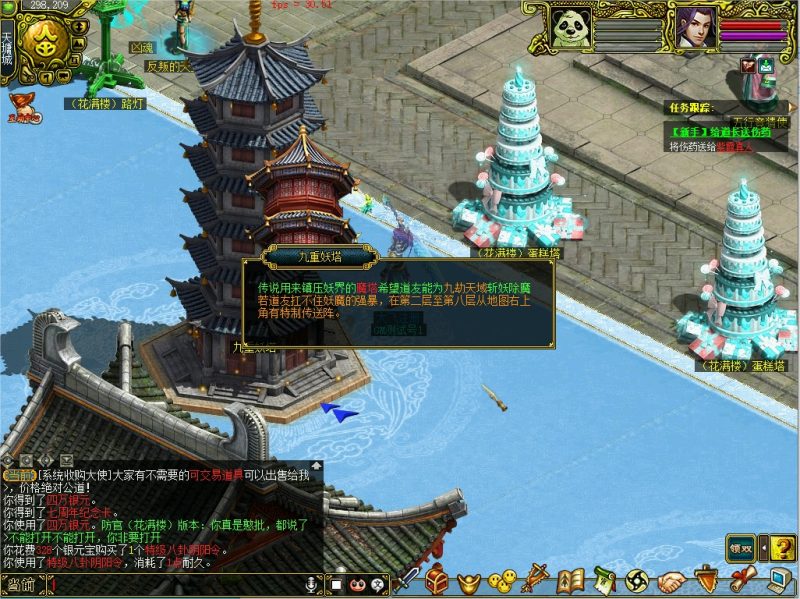
Task: Click the 领双 double reward button
Action: 741,548
